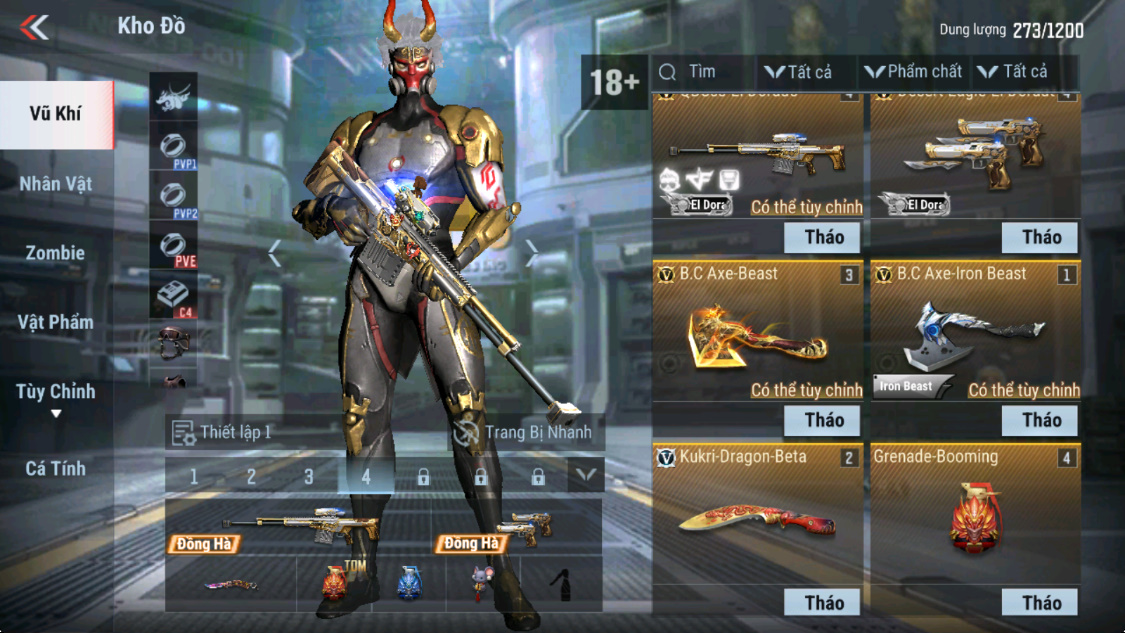
Task: Switch to loadout slot 2
Action: [x=251, y=477]
